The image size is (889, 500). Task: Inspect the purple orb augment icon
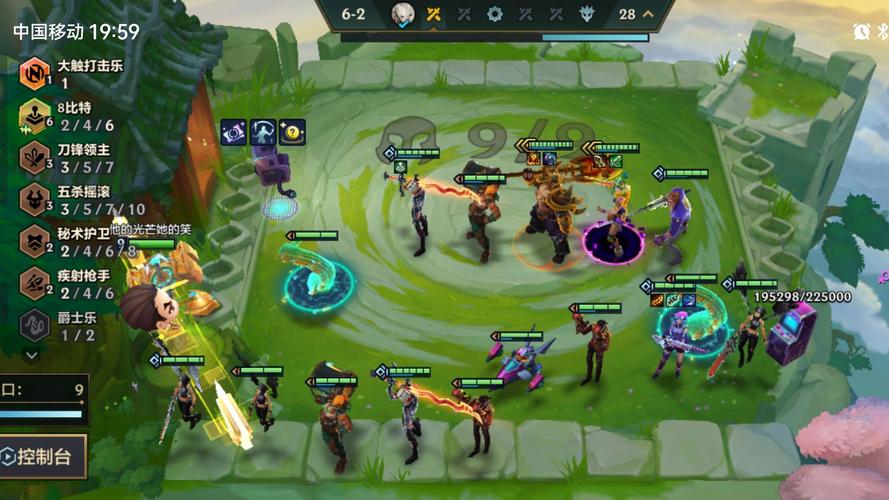tap(234, 131)
